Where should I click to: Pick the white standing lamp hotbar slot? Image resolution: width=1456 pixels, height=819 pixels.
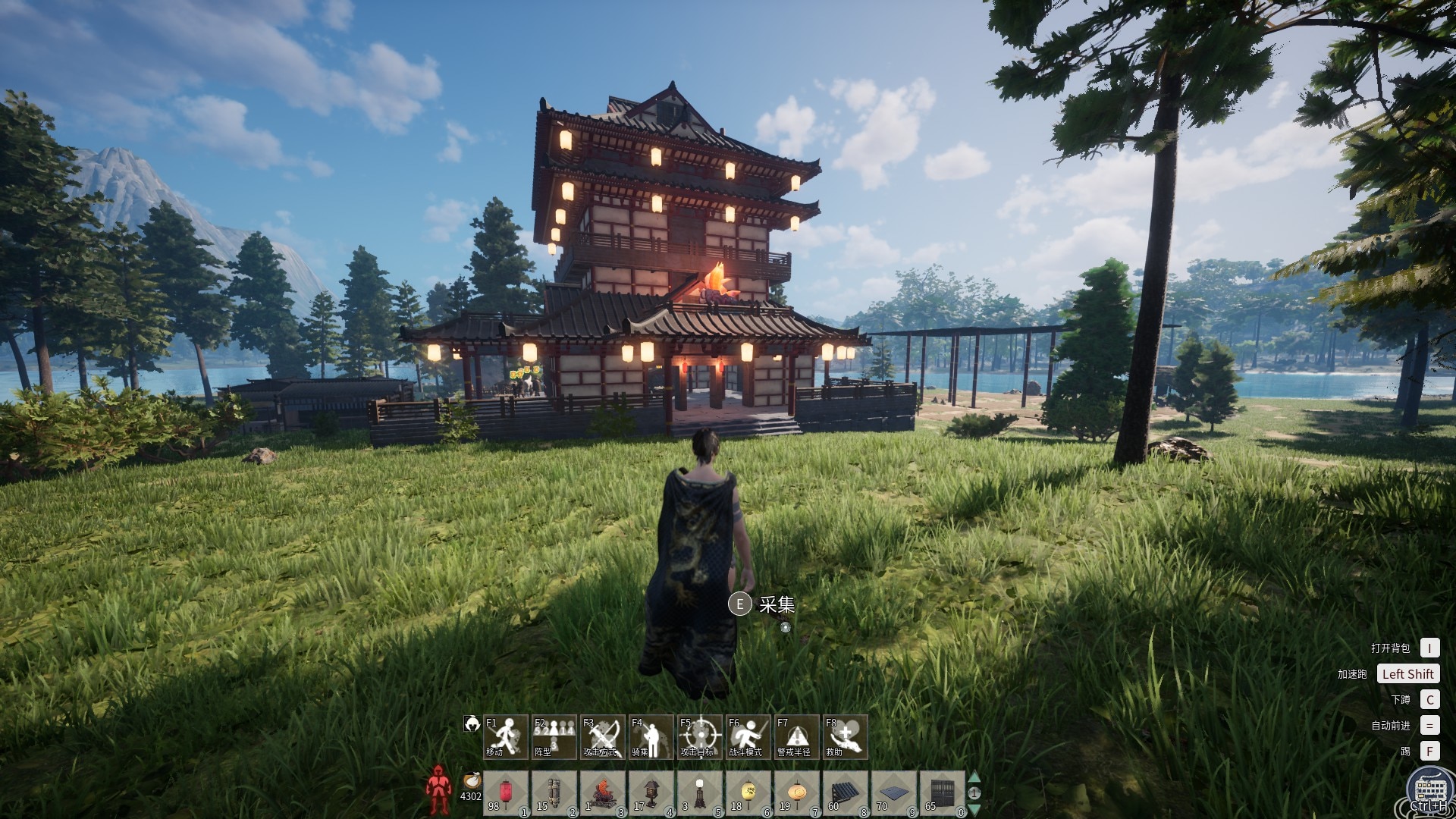pyautogui.click(x=700, y=793)
